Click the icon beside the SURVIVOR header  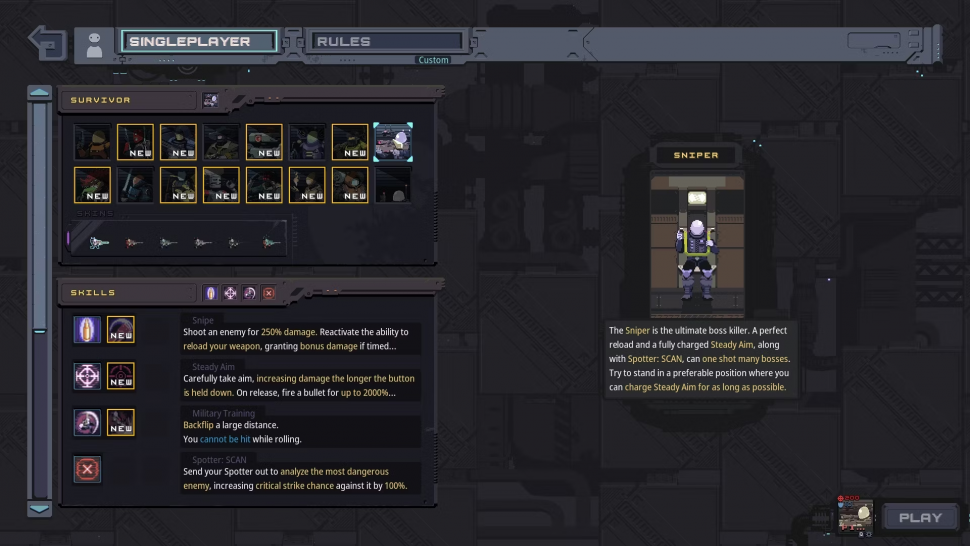point(210,100)
